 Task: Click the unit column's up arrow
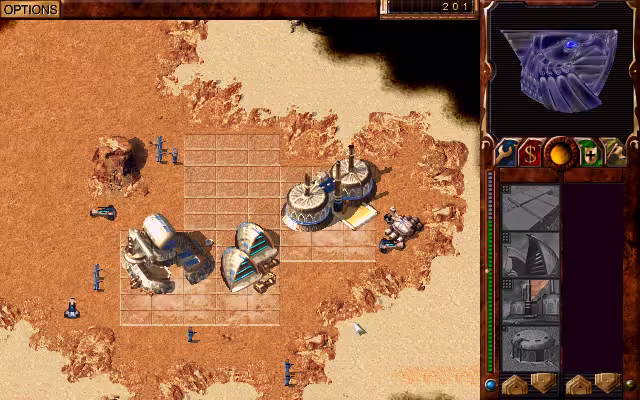pos(580,383)
